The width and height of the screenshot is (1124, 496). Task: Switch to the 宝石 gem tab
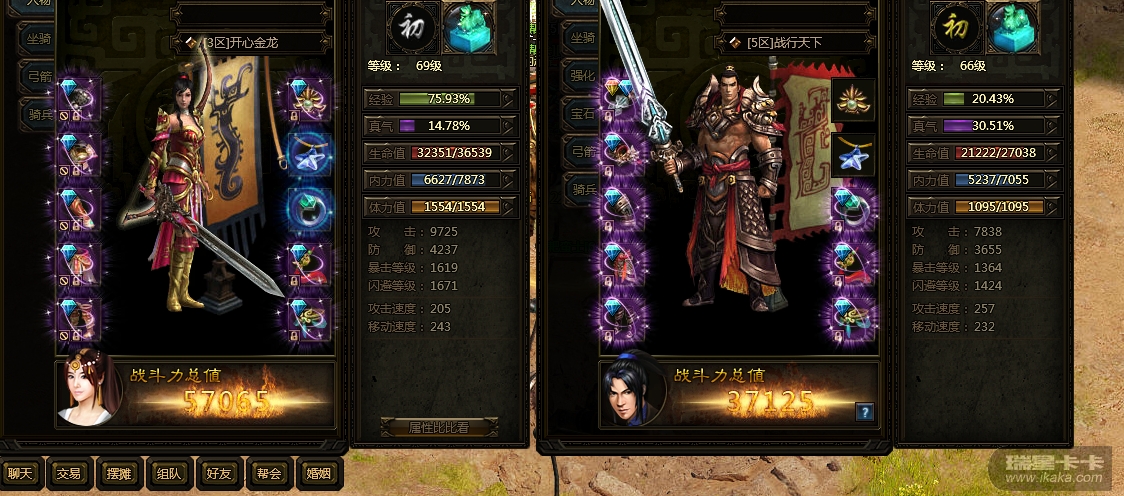(x=580, y=115)
